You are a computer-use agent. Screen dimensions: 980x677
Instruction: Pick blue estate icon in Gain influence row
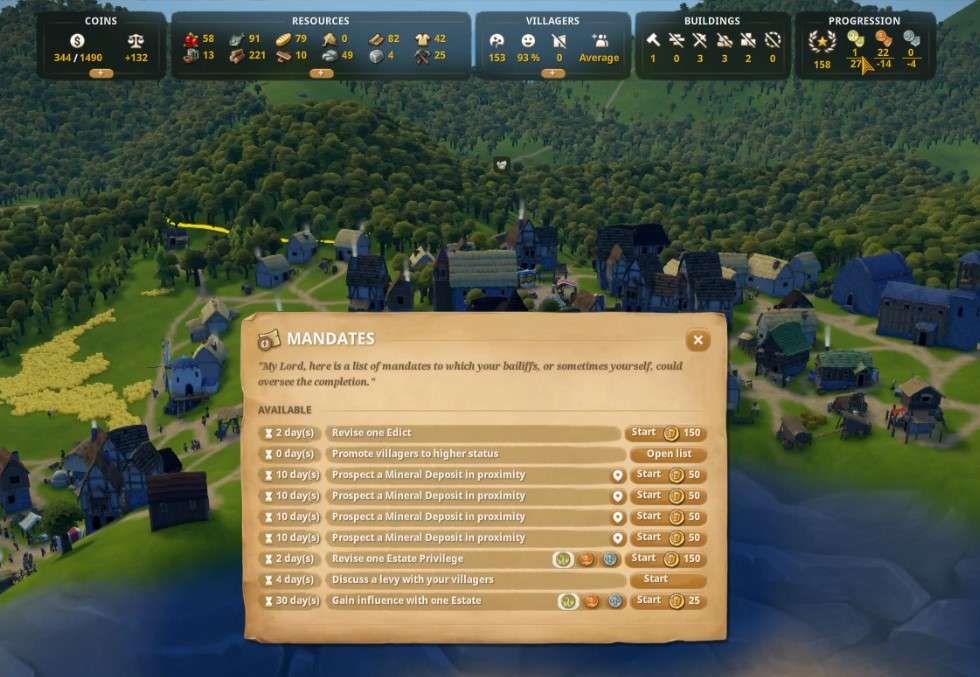coord(615,601)
